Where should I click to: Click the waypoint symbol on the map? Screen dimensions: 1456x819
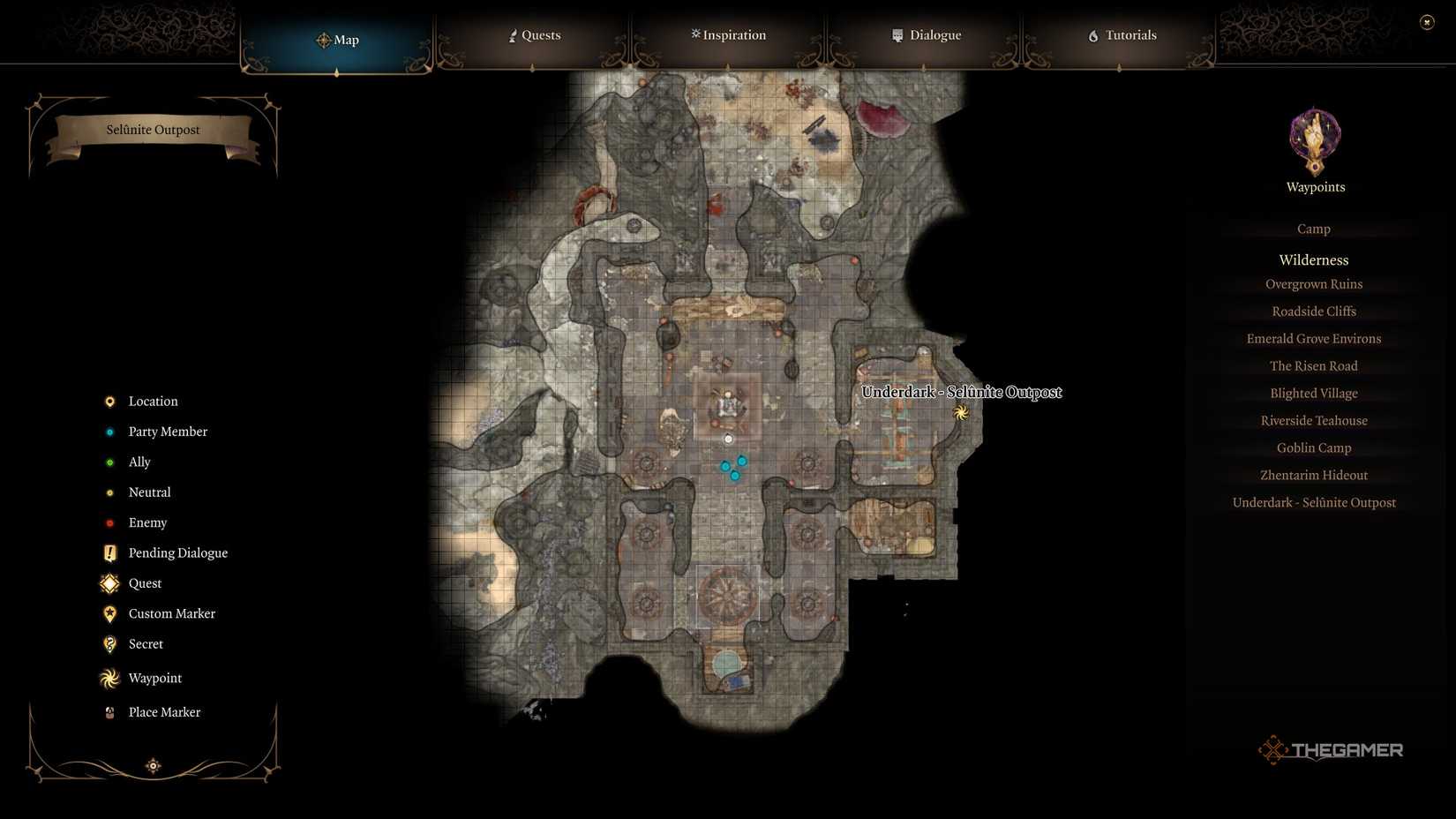[961, 411]
